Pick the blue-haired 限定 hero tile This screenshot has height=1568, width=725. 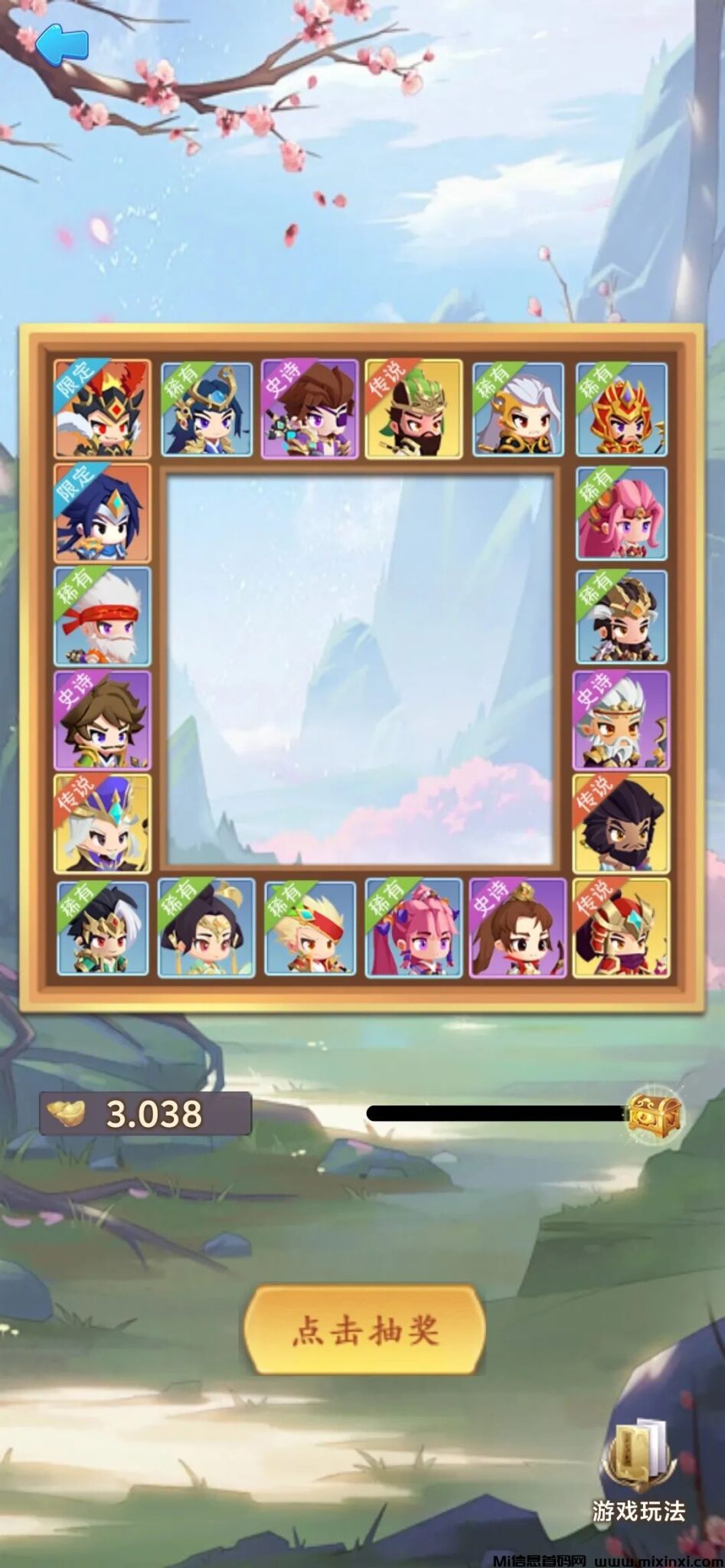pyautogui.click(x=103, y=513)
